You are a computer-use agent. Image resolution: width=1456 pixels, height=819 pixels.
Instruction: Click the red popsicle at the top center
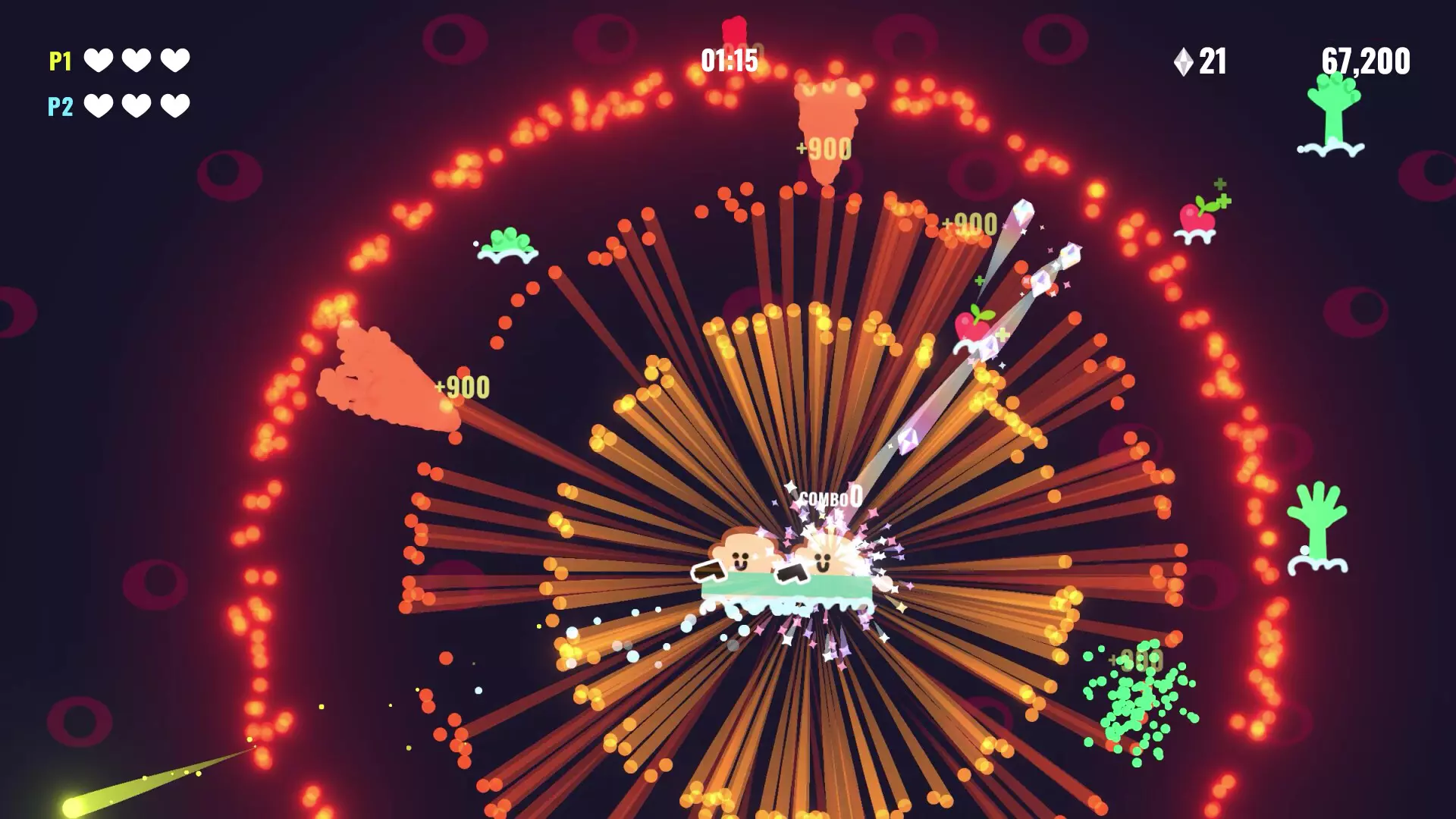coord(733,30)
